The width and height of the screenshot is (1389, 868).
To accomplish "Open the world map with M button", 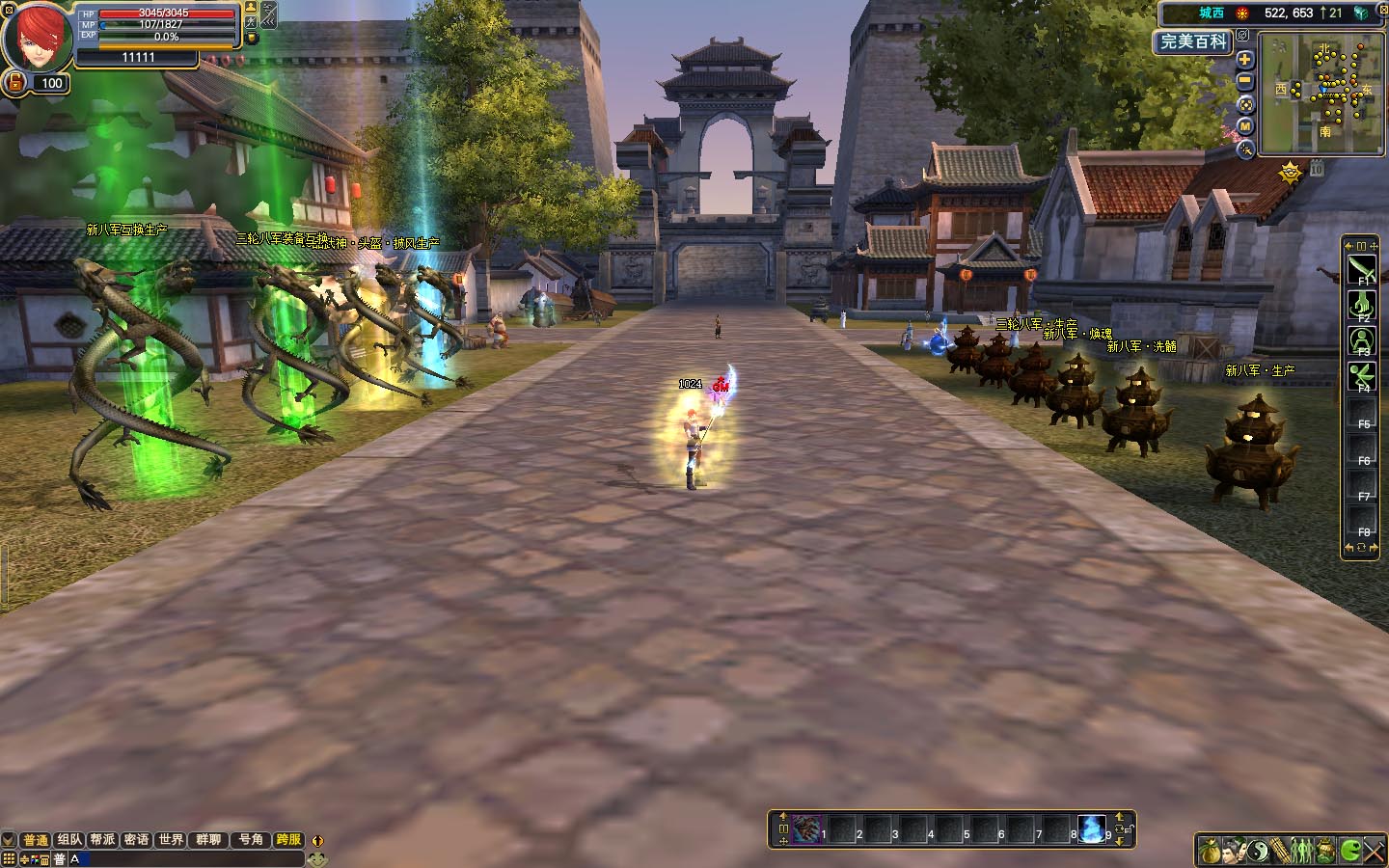I will point(1245,126).
